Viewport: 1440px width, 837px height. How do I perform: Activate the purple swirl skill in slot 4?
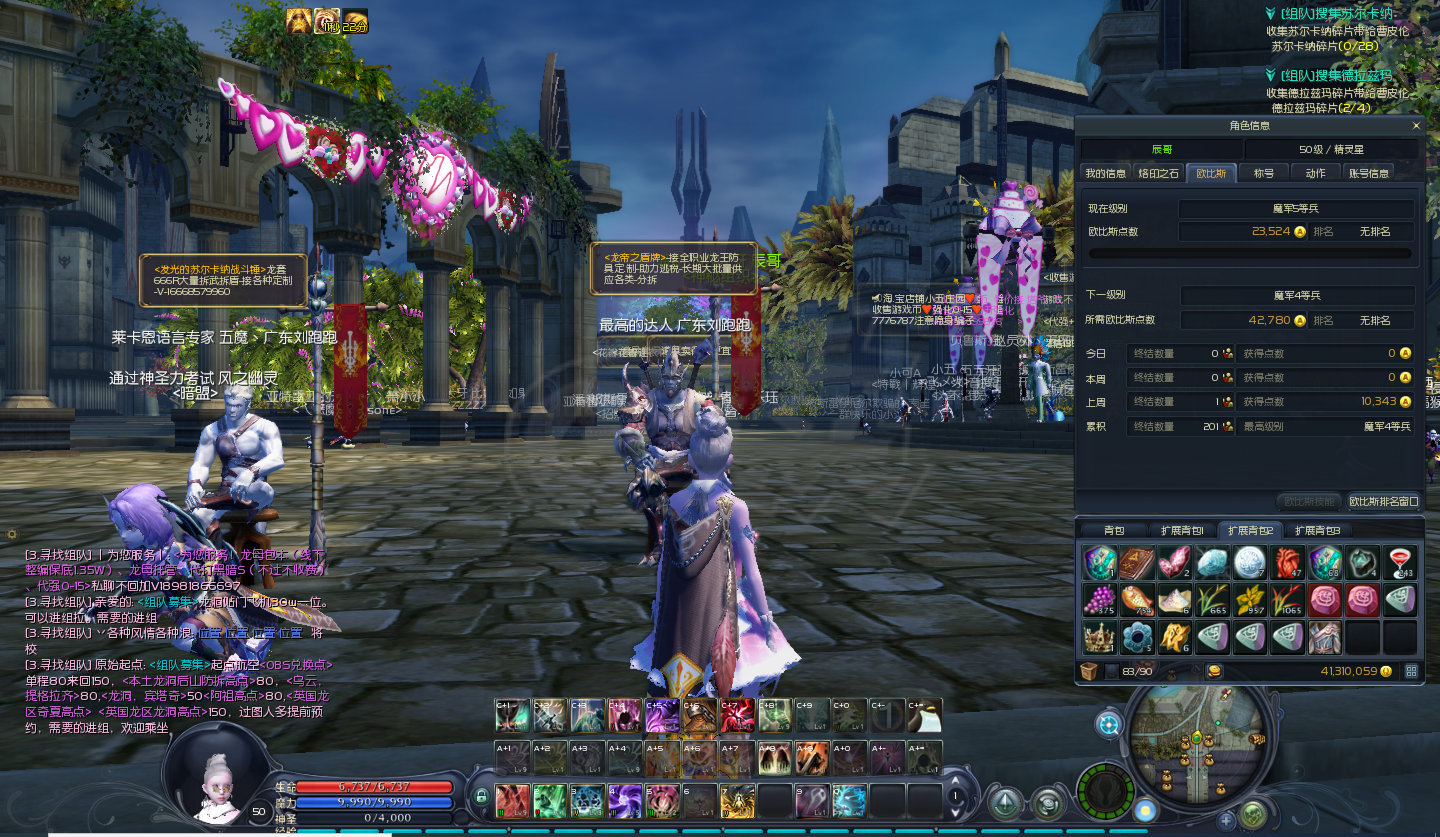coord(625,800)
